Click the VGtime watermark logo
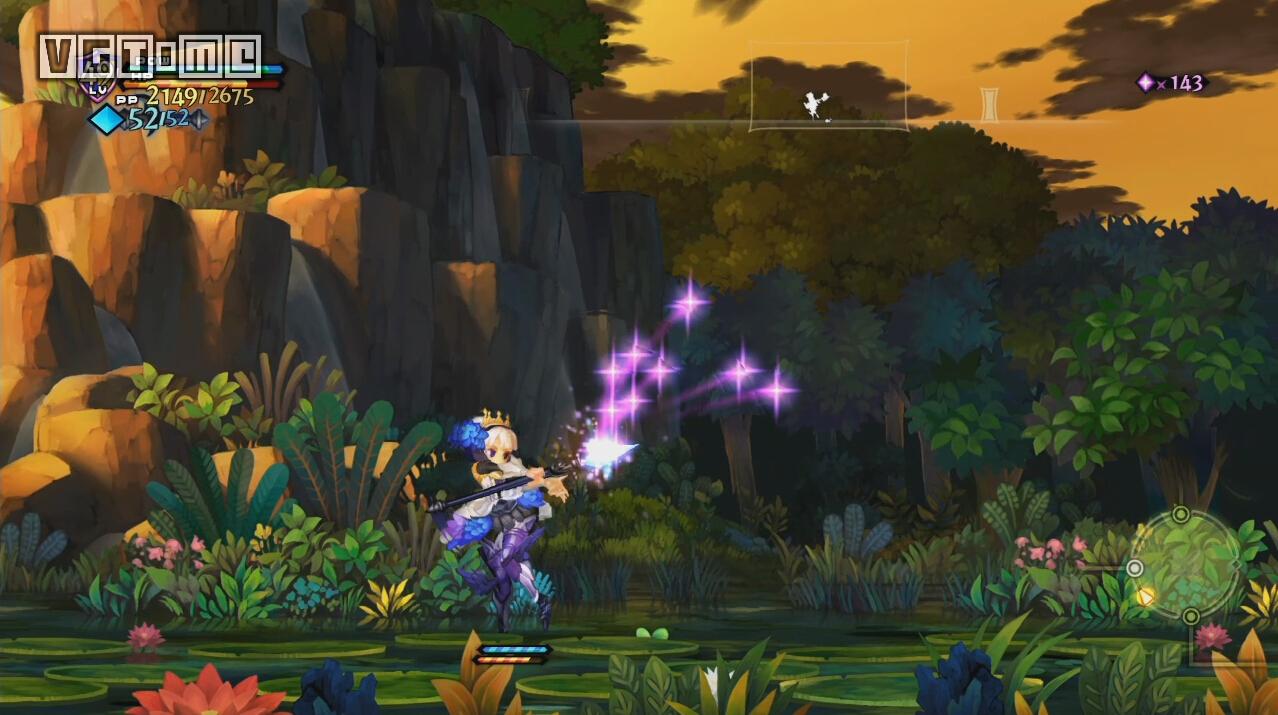1278x715 pixels. (150, 56)
